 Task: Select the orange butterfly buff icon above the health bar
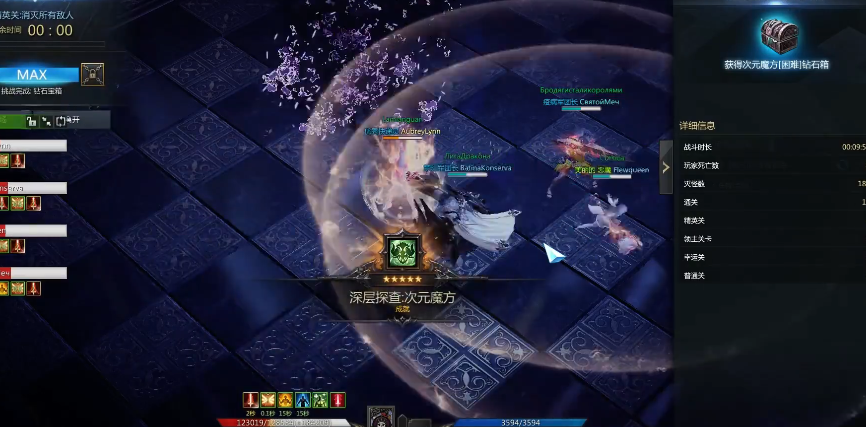pos(269,400)
